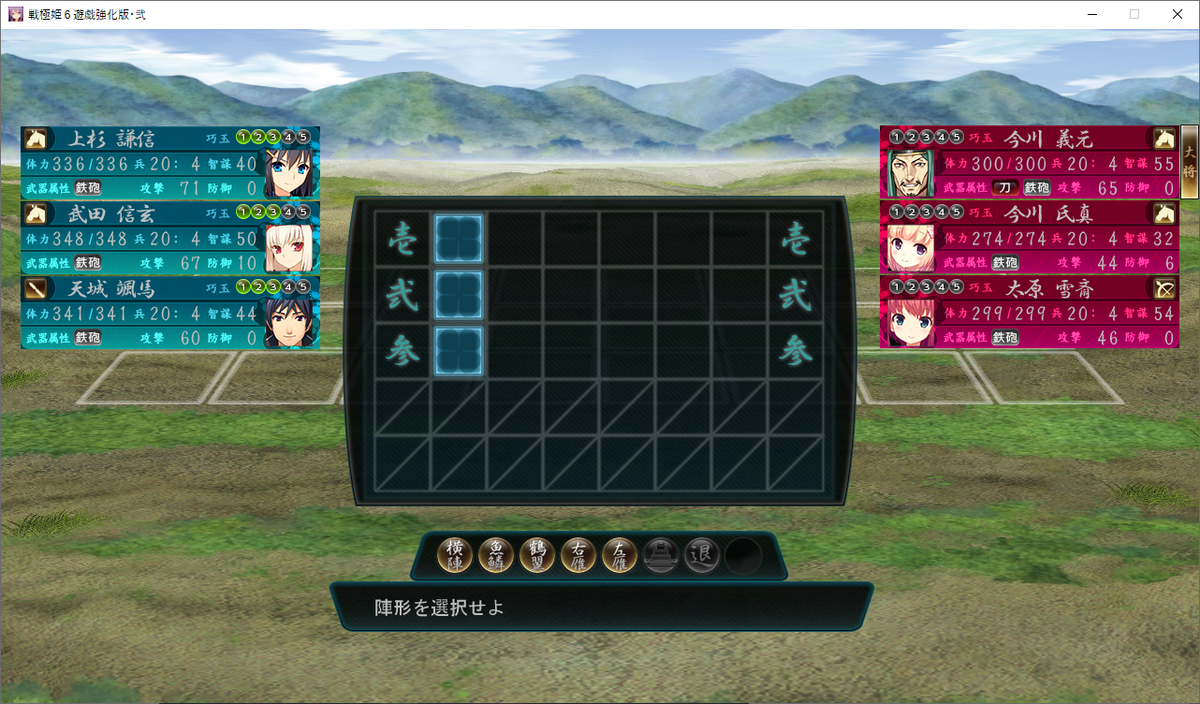Click the greyed-out castle icon button
This screenshot has height=704, width=1200.
661,554
